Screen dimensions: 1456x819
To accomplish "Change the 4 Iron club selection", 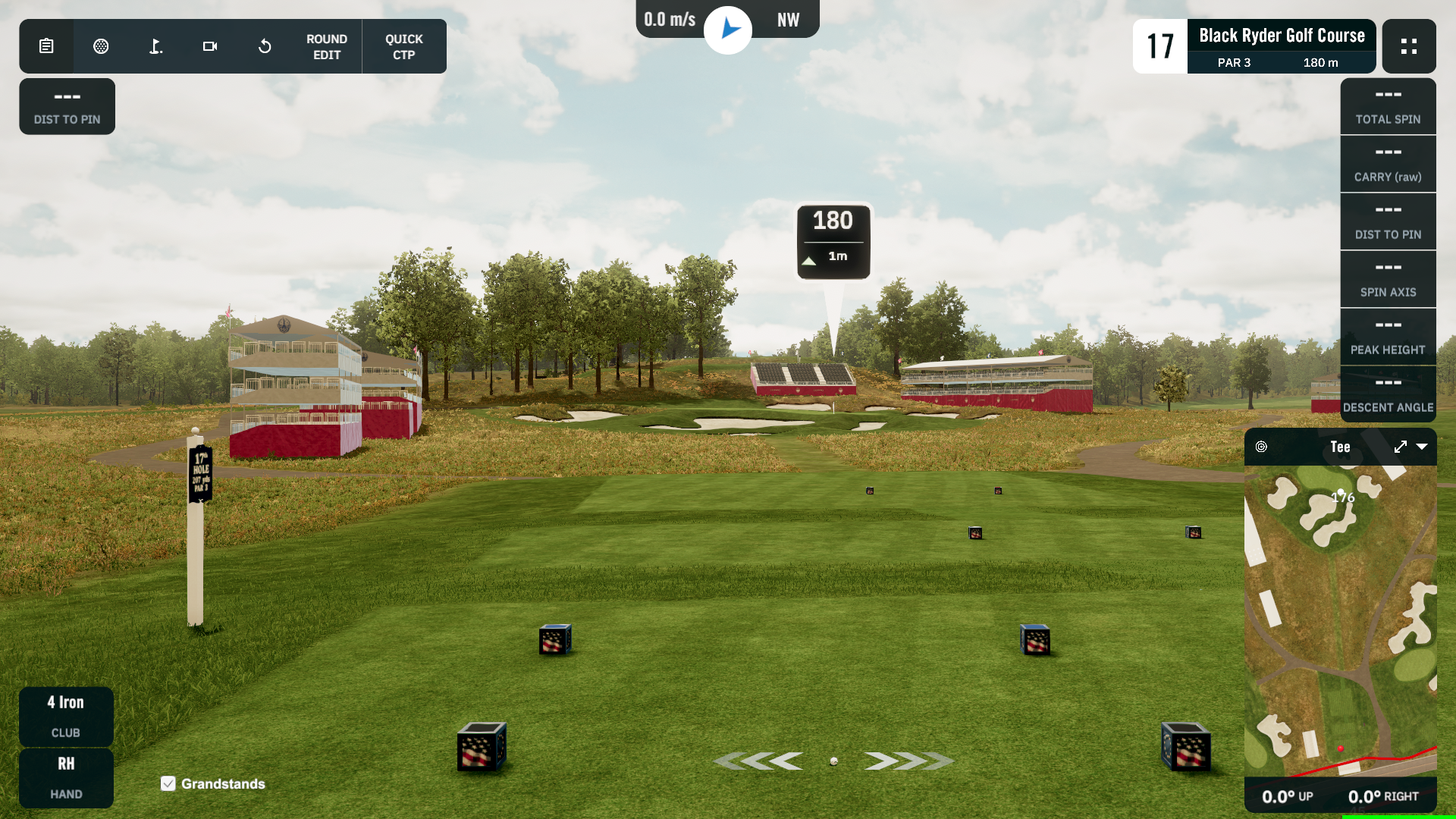I will pos(66,716).
